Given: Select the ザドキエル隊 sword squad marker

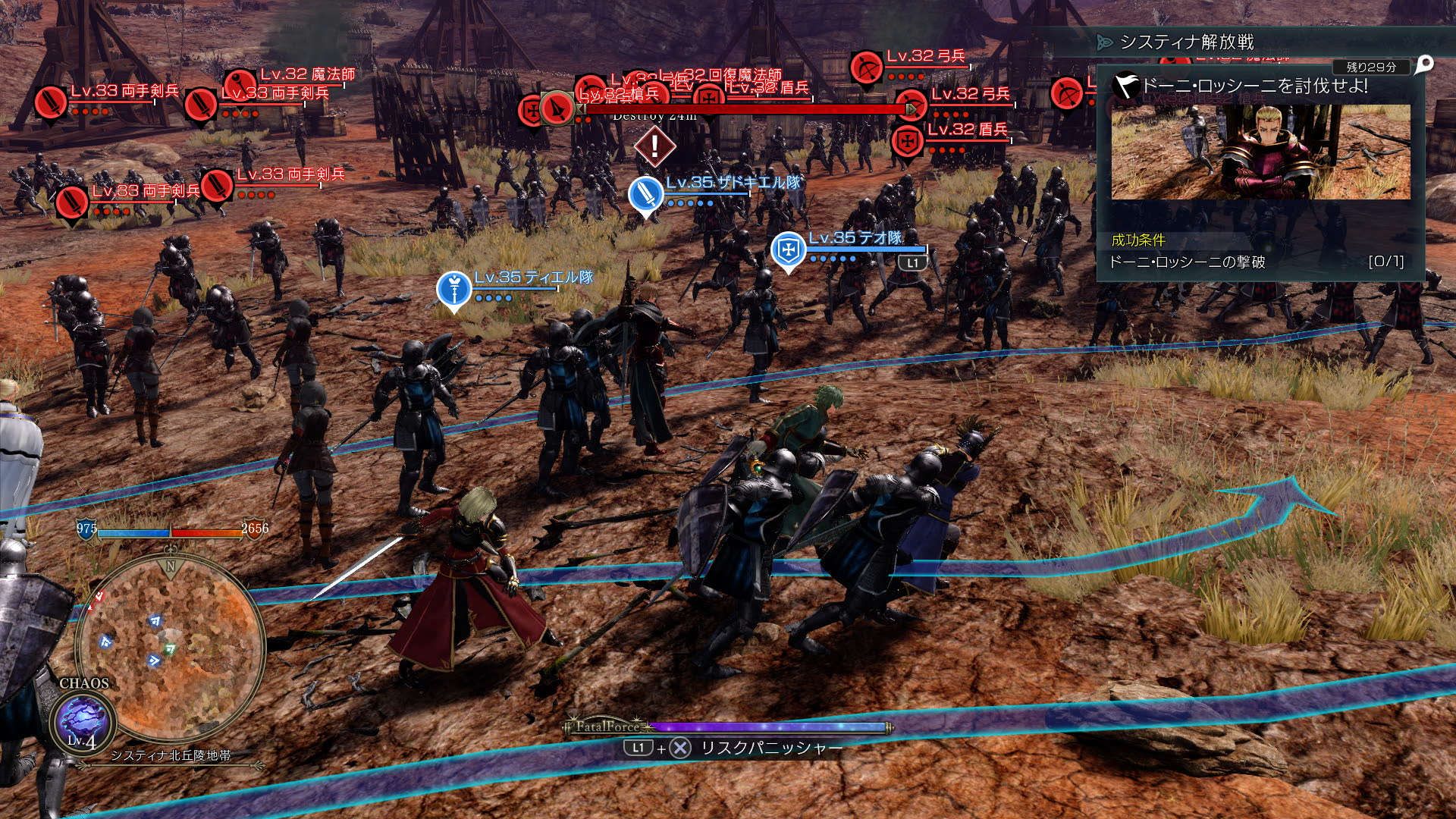Looking at the screenshot, I should [x=646, y=193].
